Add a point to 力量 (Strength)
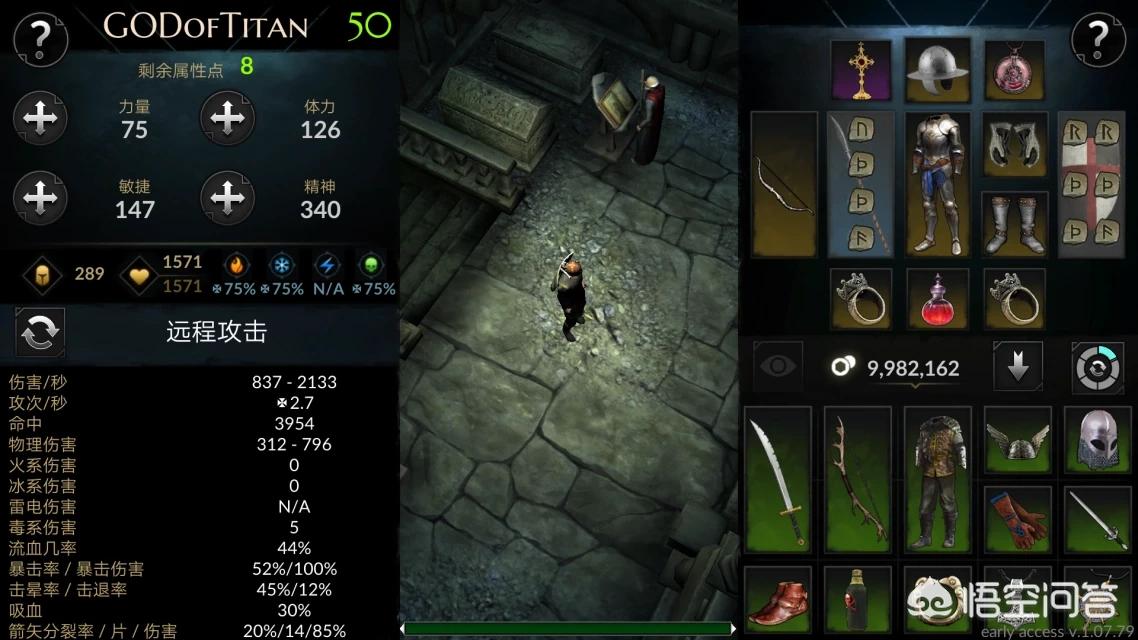The height and width of the screenshot is (640, 1138). pos(41,119)
